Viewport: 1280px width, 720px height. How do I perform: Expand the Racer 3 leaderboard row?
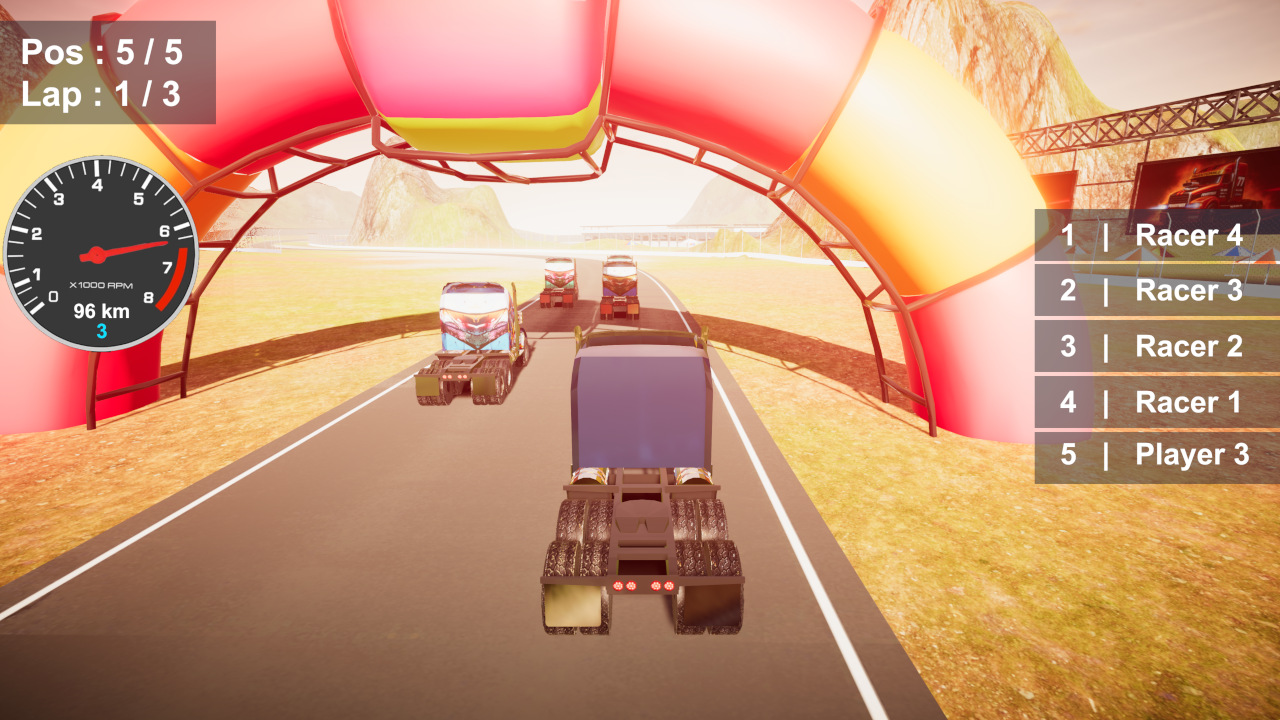1155,291
